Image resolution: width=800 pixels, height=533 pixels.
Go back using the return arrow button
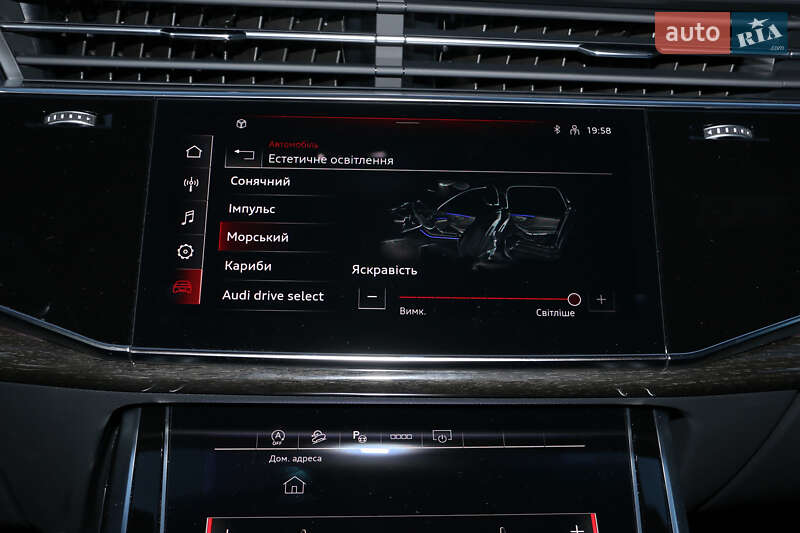pos(243,155)
